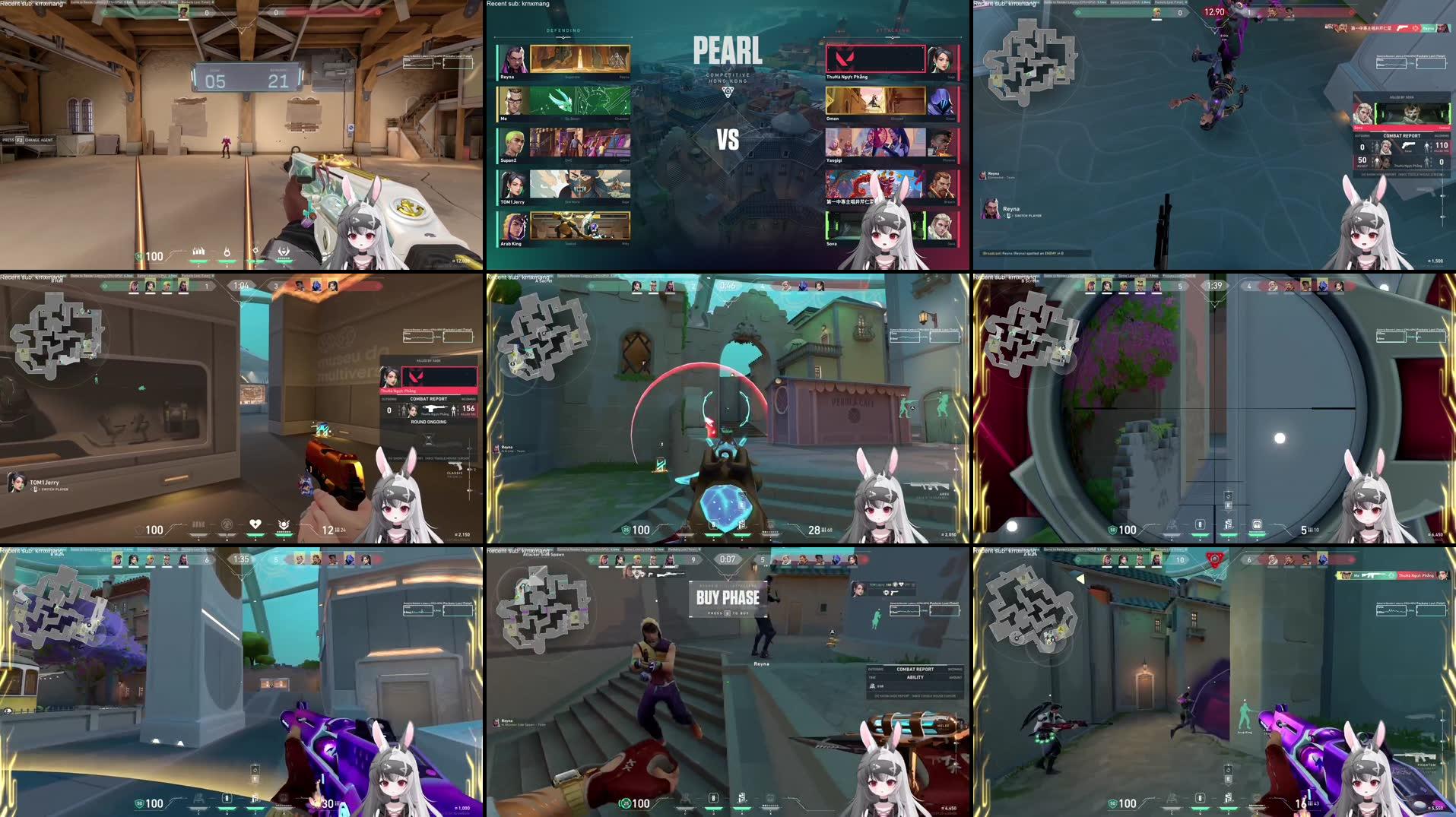Select the DEFENDING team header on the Pearl screen
This screenshot has height=817, width=1456.
point(563,30)
